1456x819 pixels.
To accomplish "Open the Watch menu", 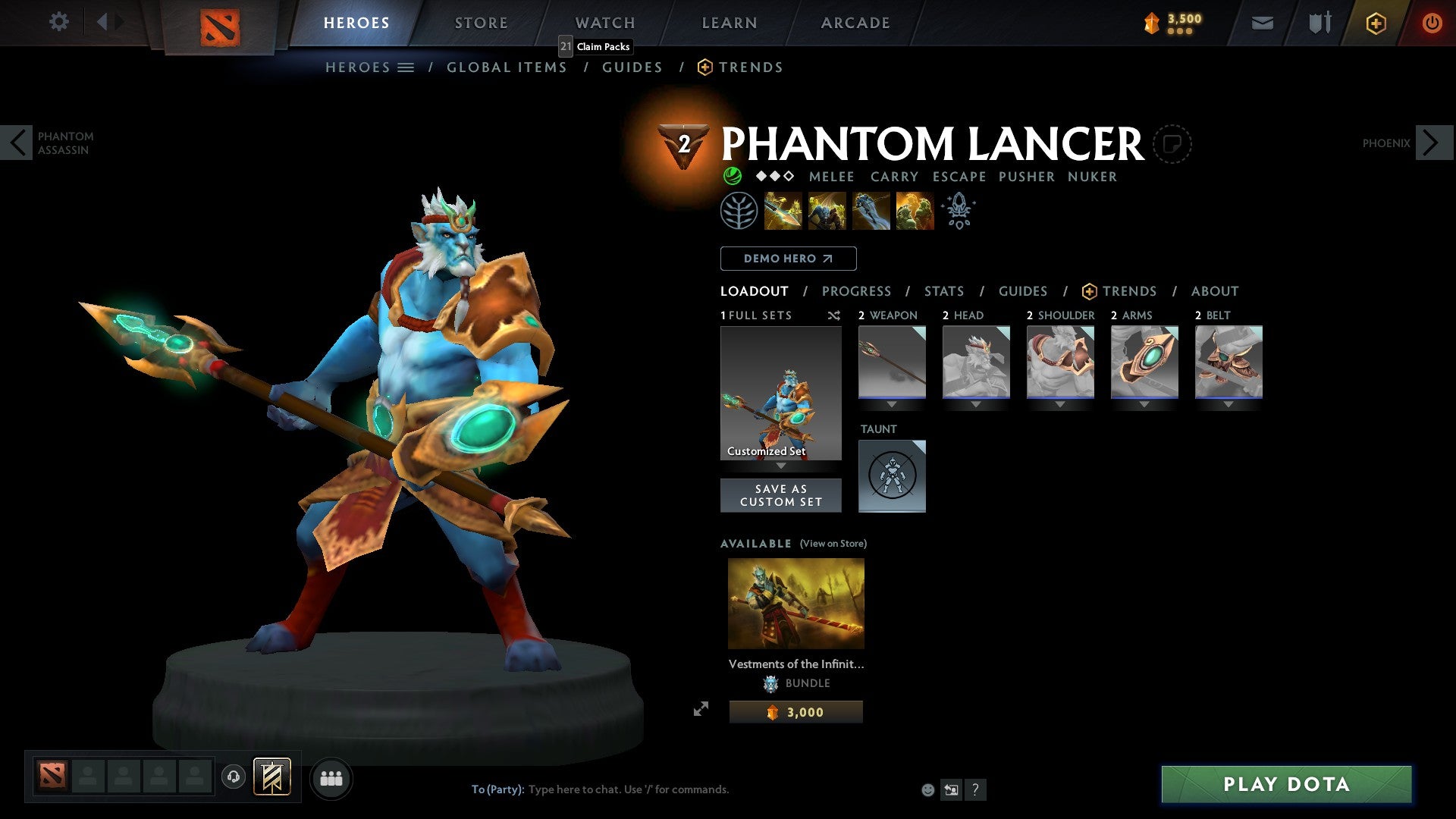I will point(604,22).
